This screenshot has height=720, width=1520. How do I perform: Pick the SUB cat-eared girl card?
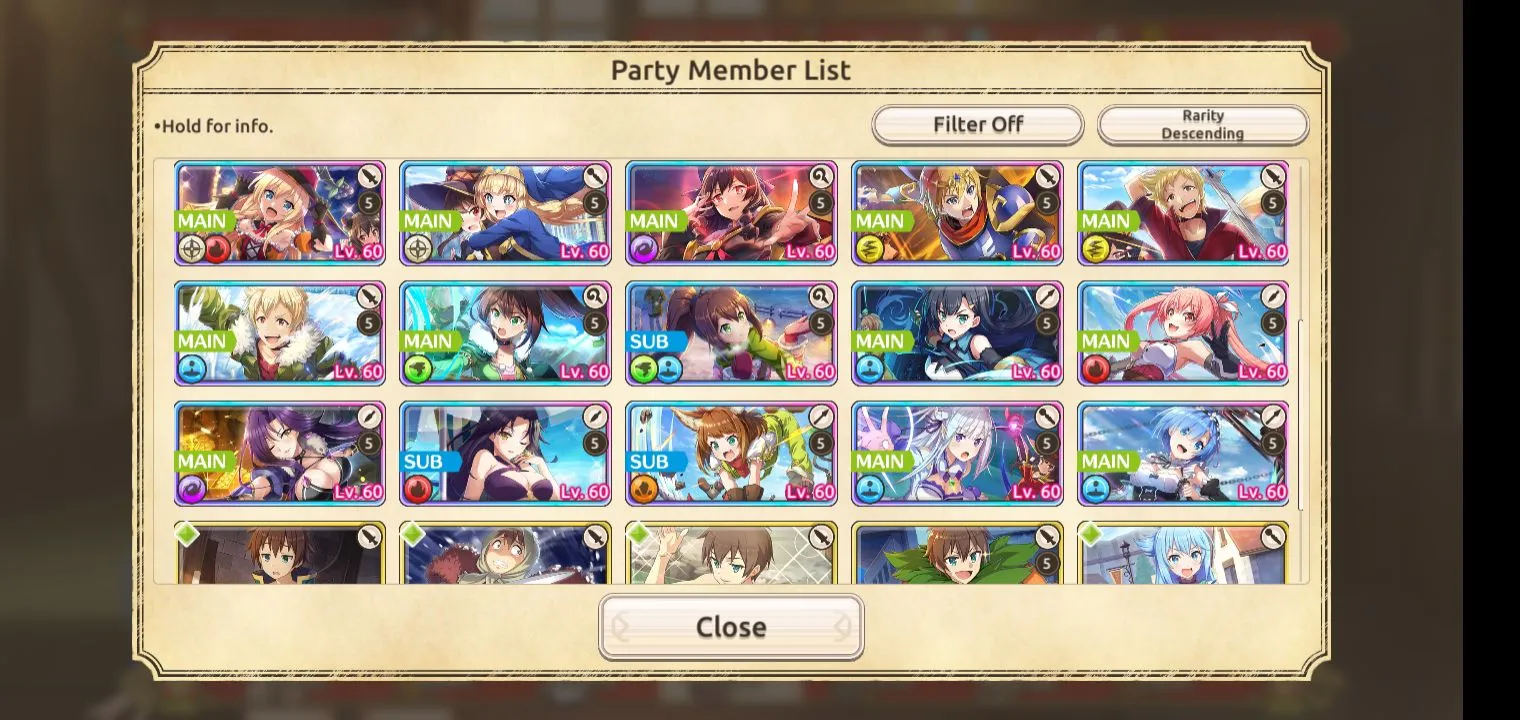tap(731, 454)
